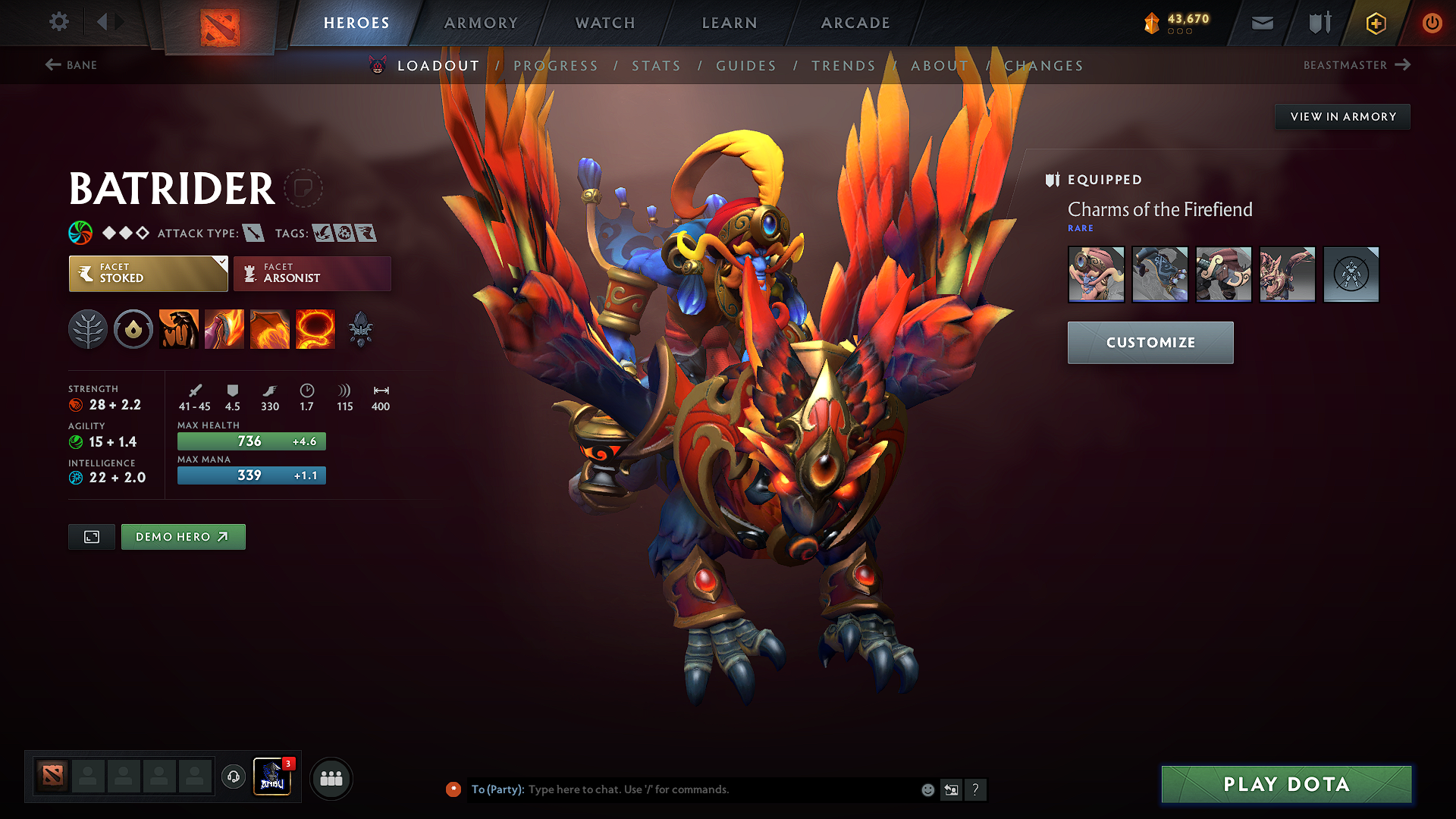This screenshot has height=819, width=1456.
Task: Select the Sticky Napalm ability icon
Action: pyautogui.click(x=178, y=329)
